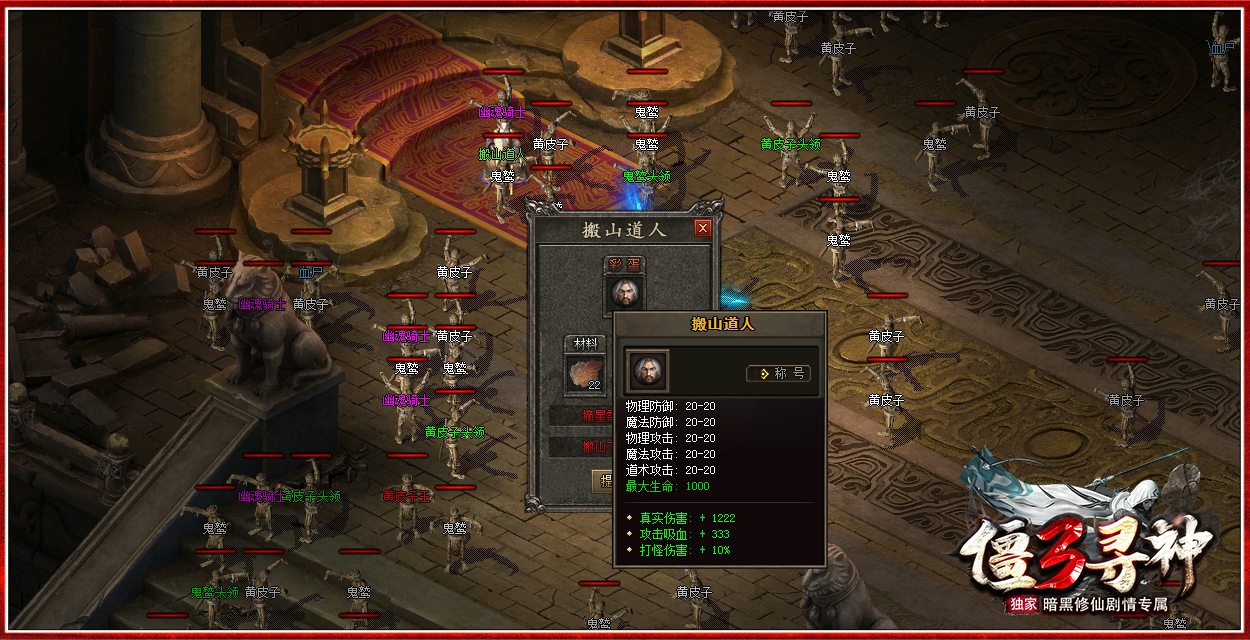Viewport: 1250px width, 640px height.
Task: Select the 彩蛋 portrait slot in the dialog
Action: (x=625, y=293)
